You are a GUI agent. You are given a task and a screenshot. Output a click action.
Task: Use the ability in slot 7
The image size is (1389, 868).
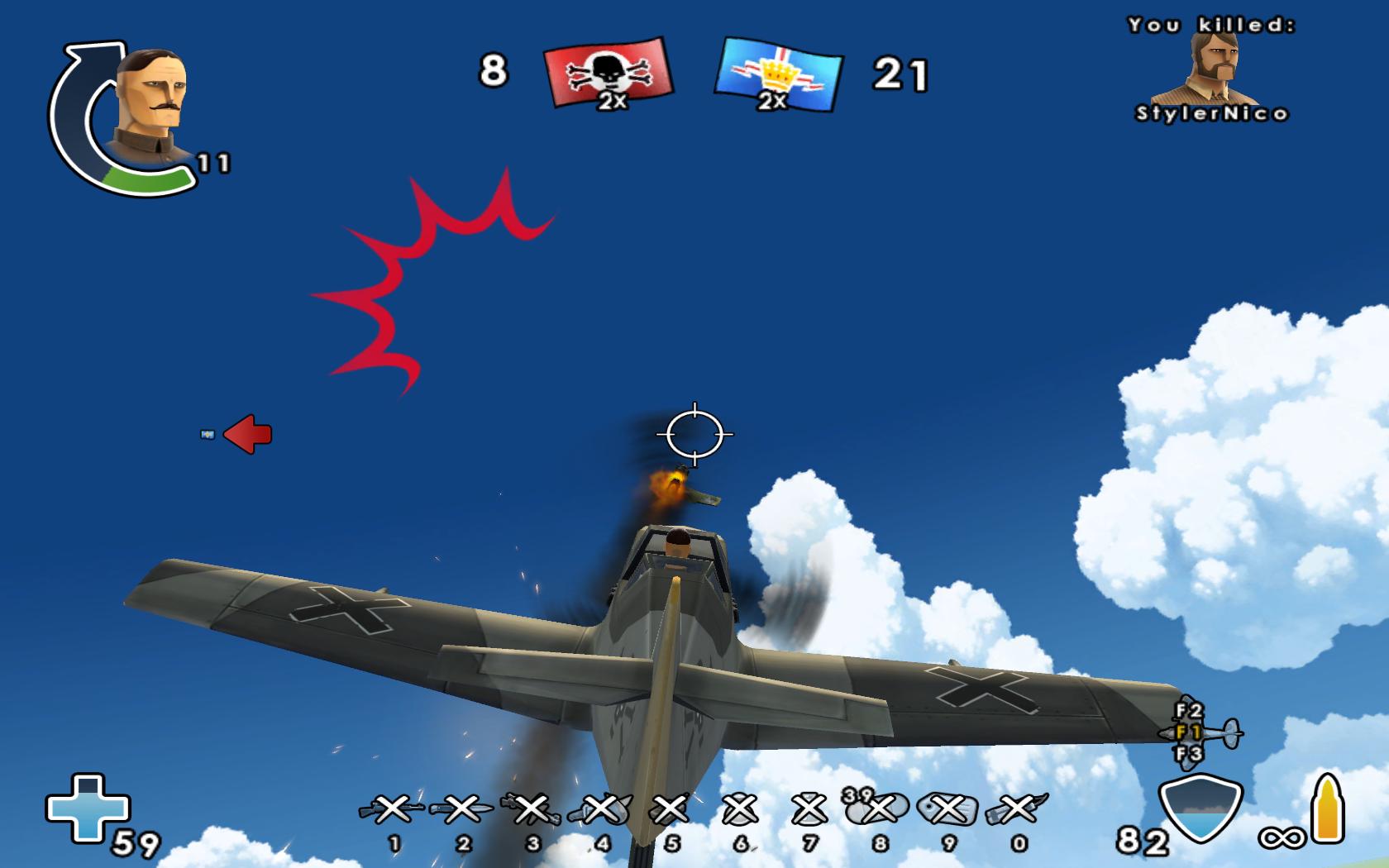(809, 810)
